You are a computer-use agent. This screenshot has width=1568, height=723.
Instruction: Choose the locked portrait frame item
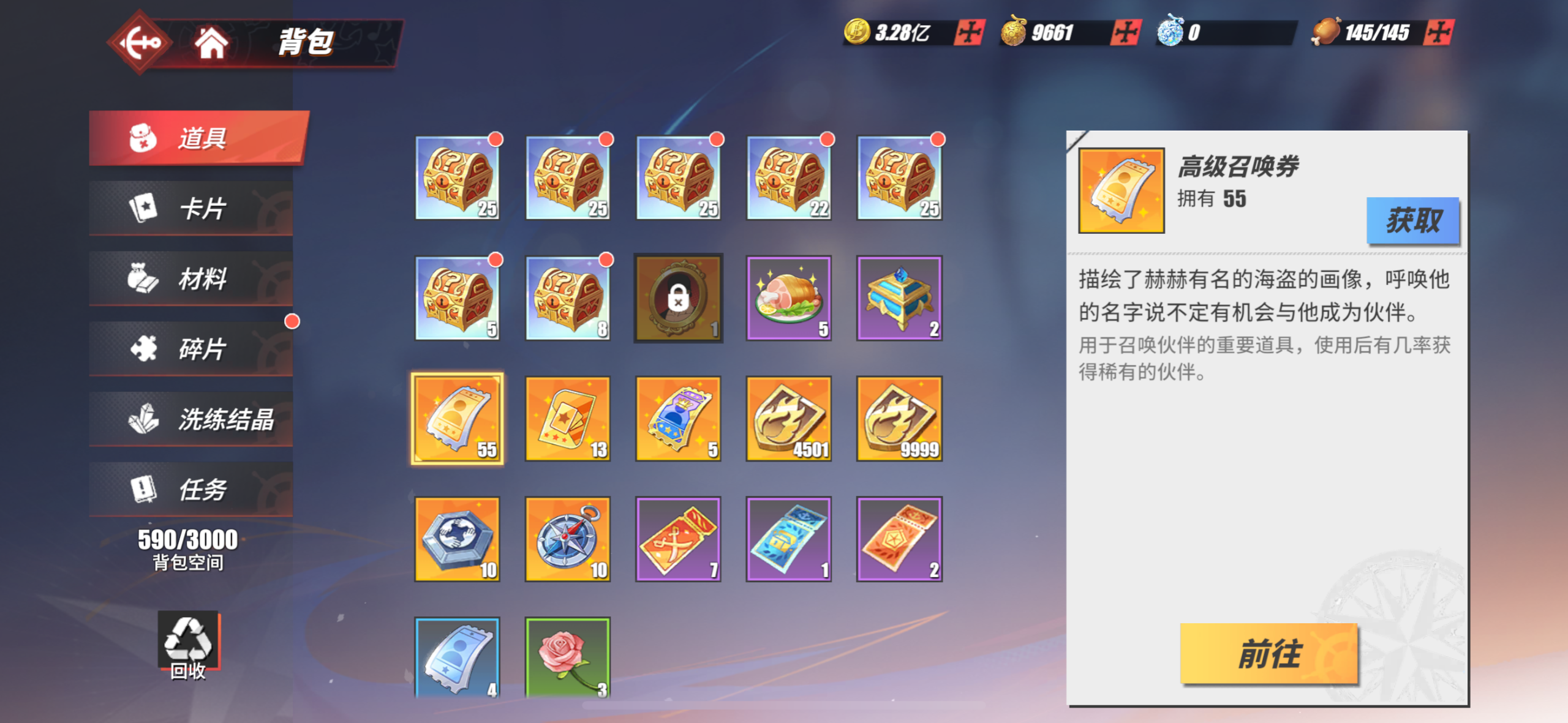click(678, 298)
